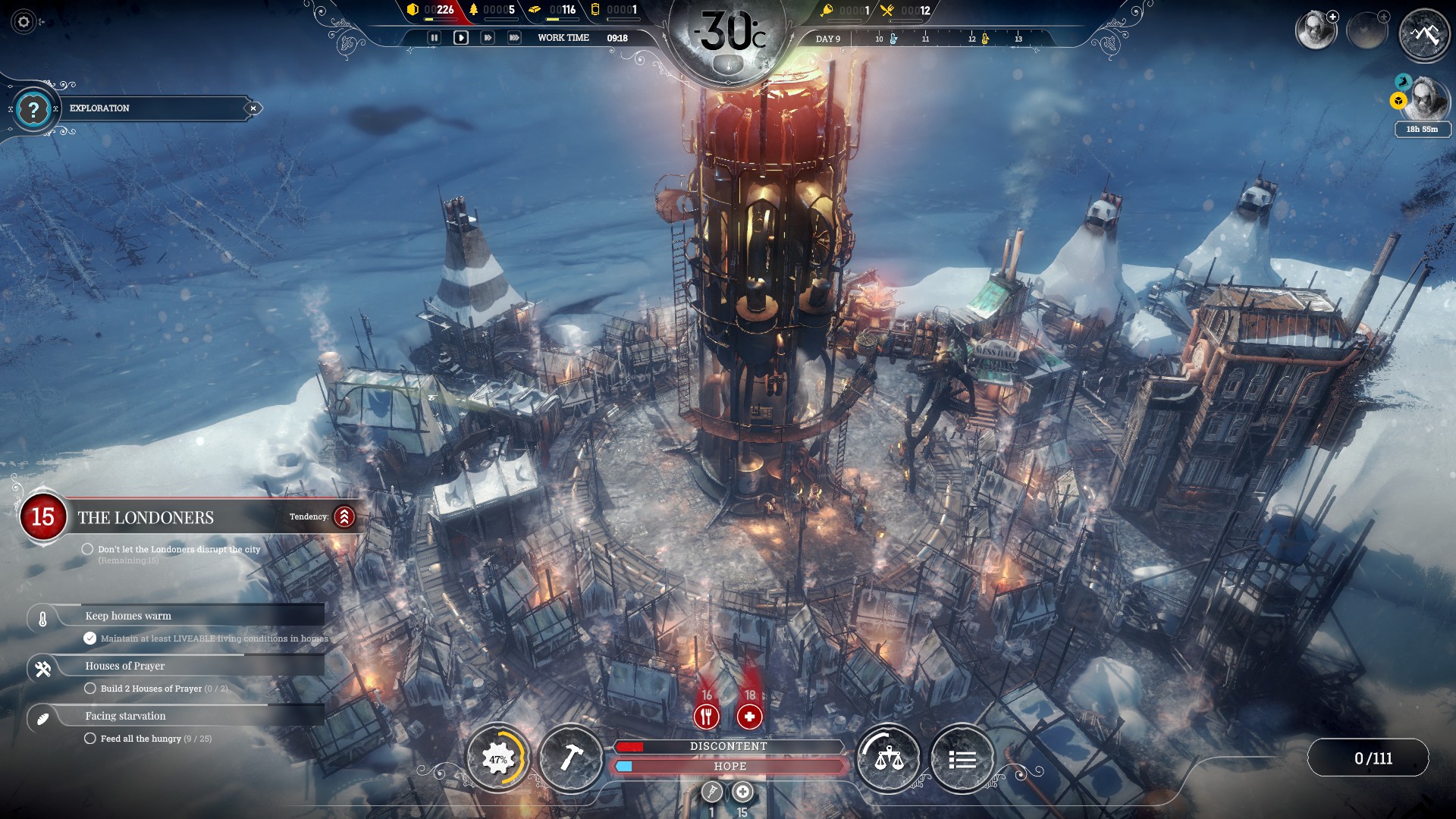The image size is (1456, 819).
Task: Pause the game time
Action: (x=434, y=38)
